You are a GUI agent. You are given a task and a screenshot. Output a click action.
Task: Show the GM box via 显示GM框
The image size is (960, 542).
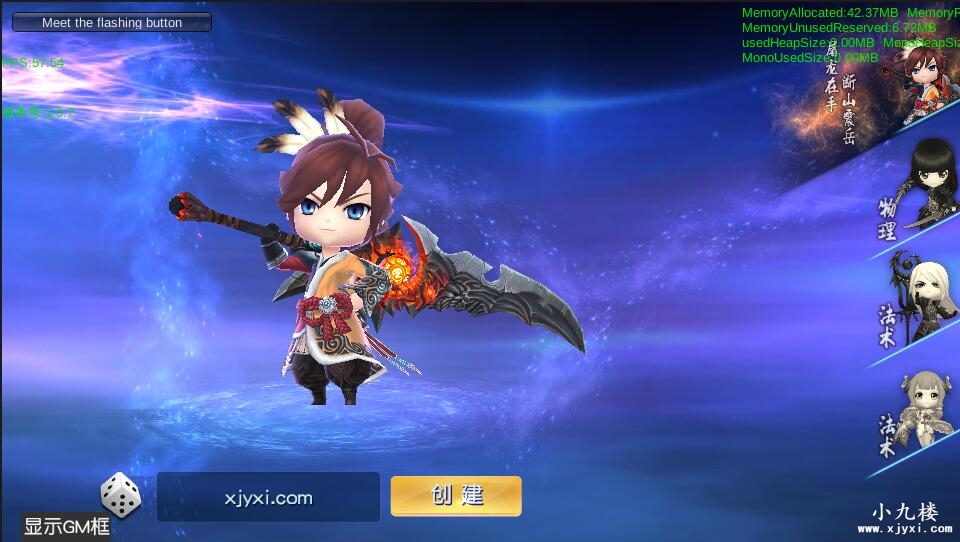pos(66,526)
